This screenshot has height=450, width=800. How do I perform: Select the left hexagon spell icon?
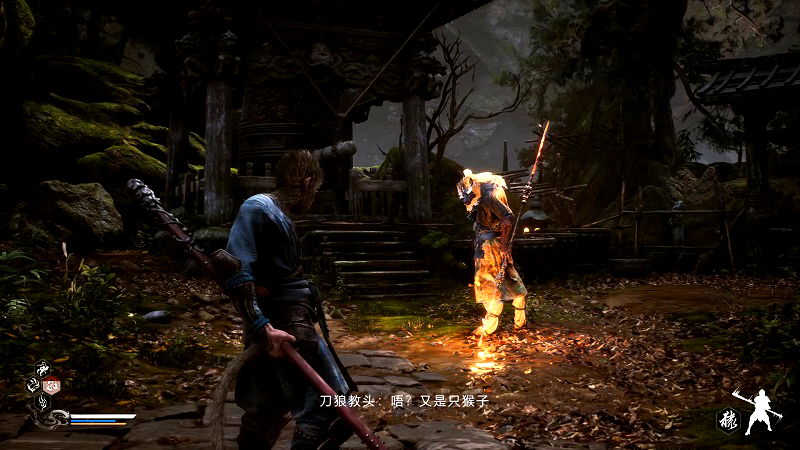pyautogui.click(x=32, y=386)
